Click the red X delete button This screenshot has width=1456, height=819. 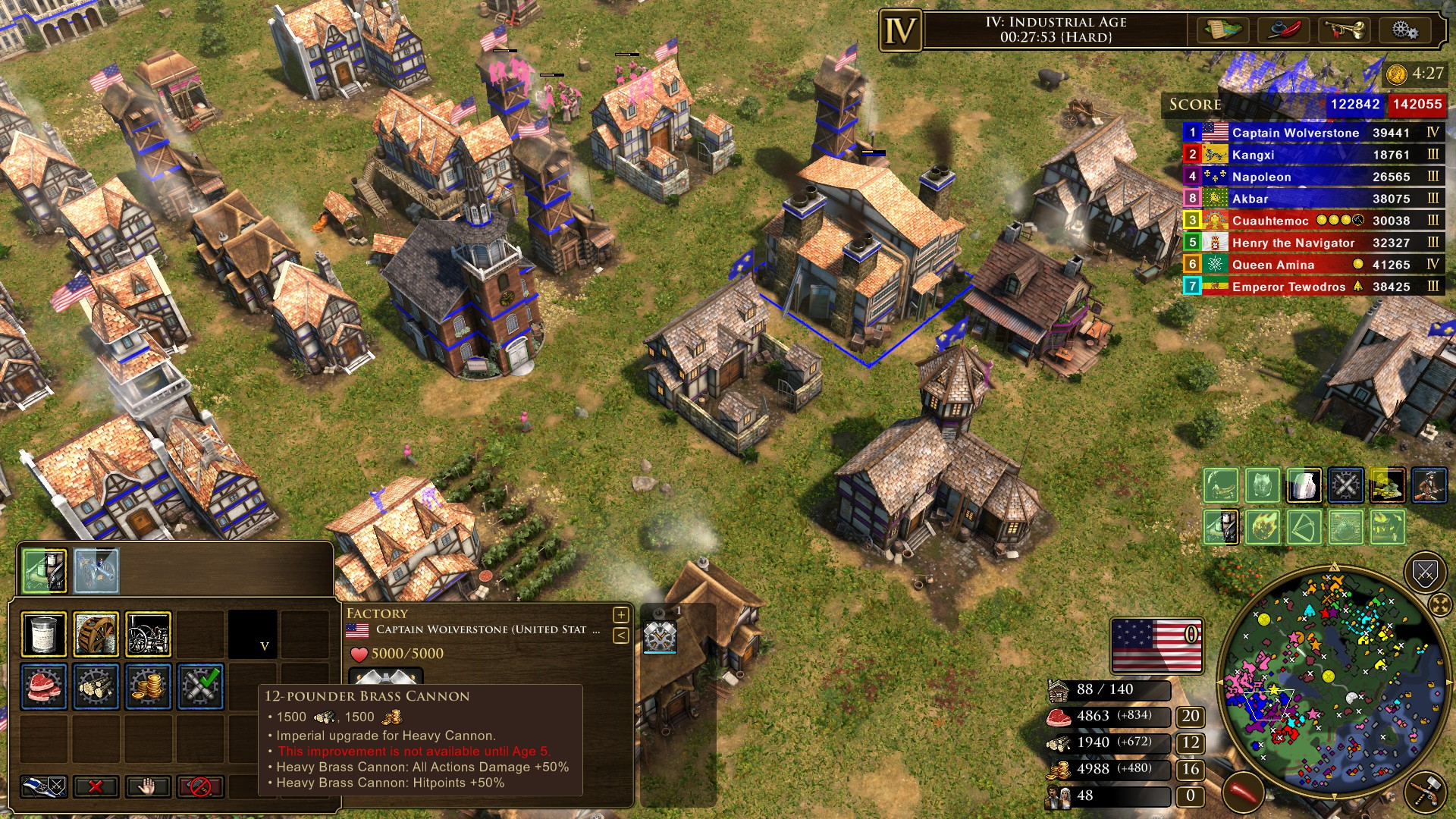(96, 786)
